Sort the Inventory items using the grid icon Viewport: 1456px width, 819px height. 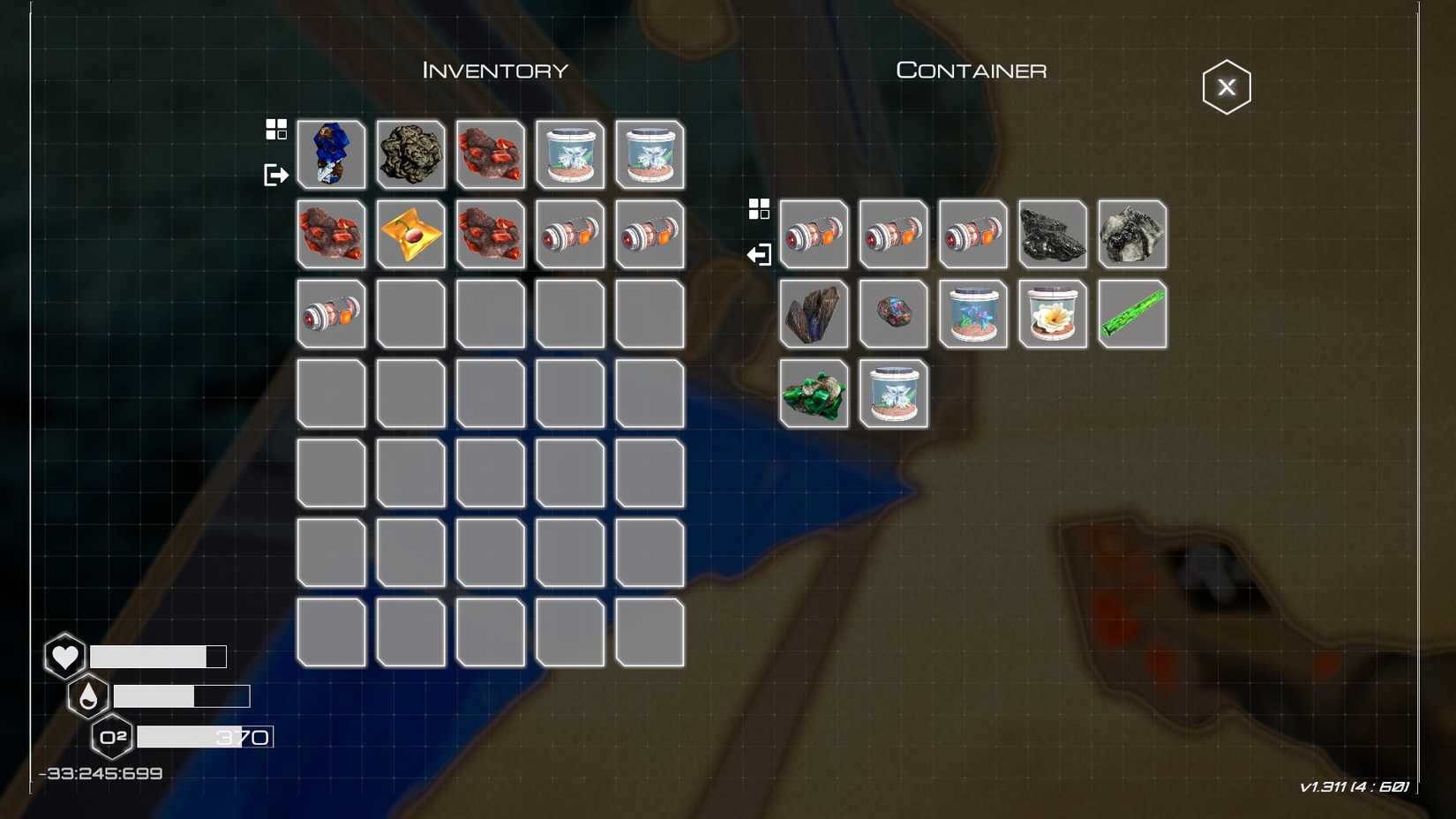click(276, 130)
